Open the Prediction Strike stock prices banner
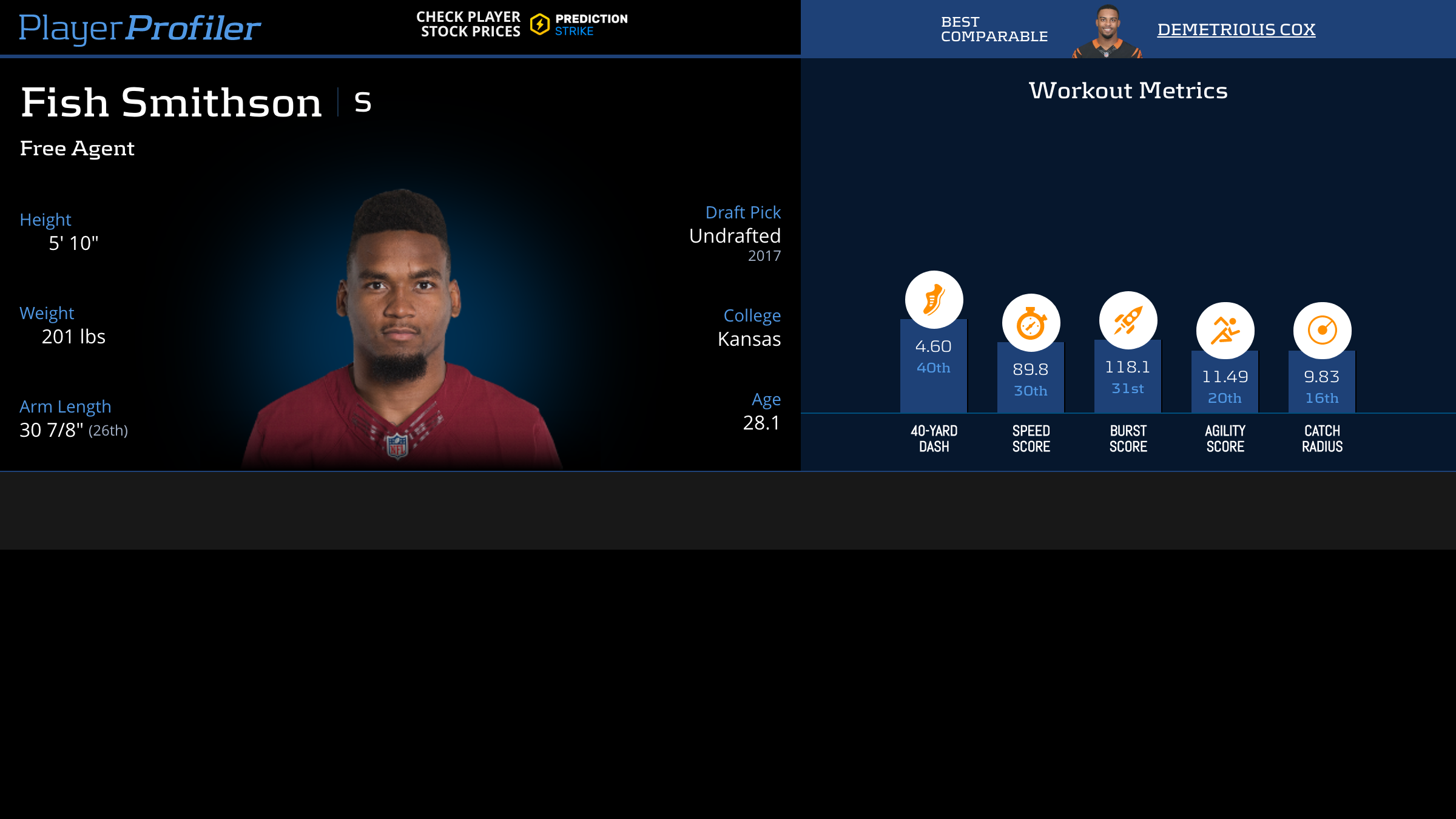 tap(522, 24)
